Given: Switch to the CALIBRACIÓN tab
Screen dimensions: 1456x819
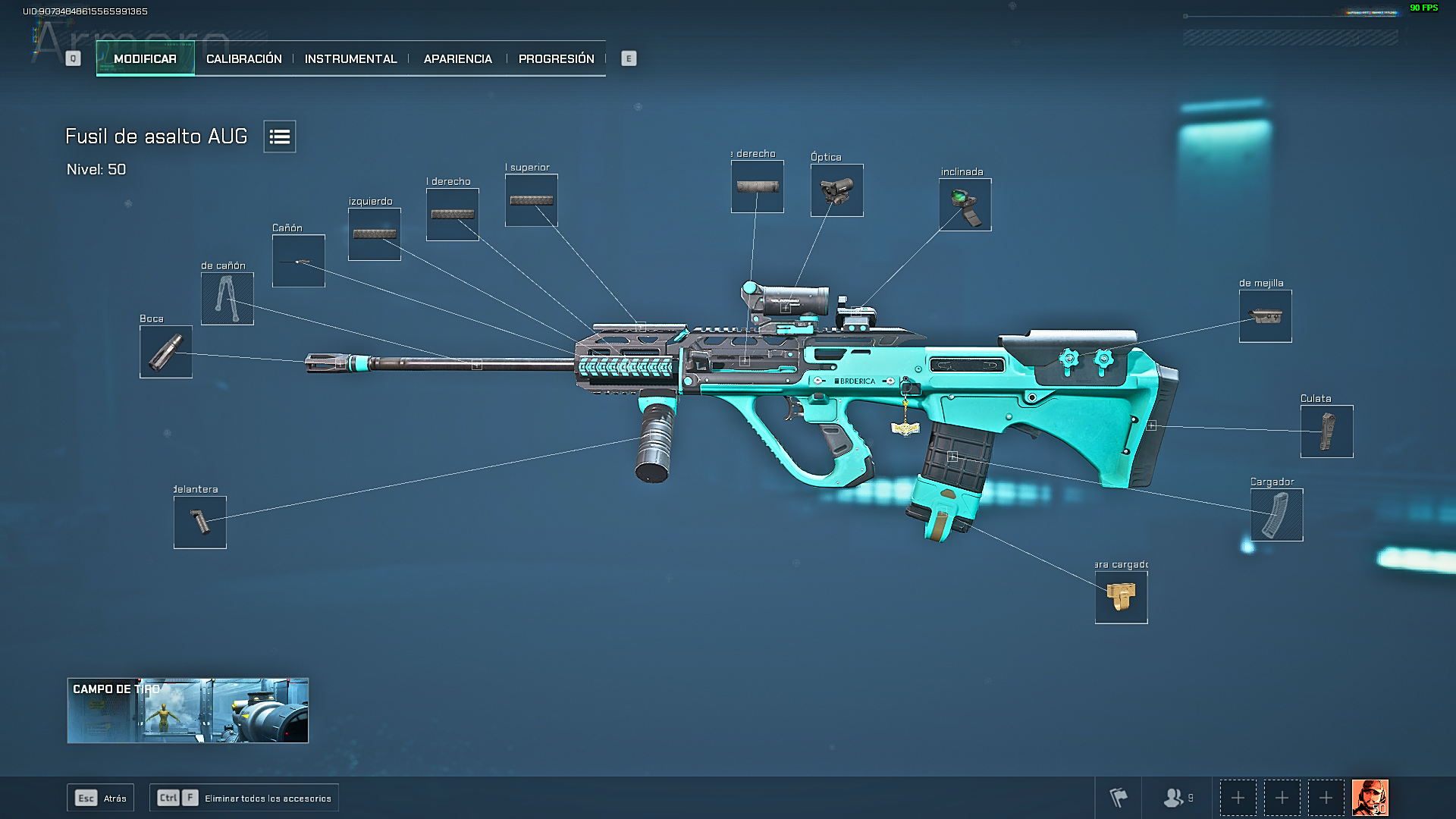Looking at the screenshot, I should point(244,58).
